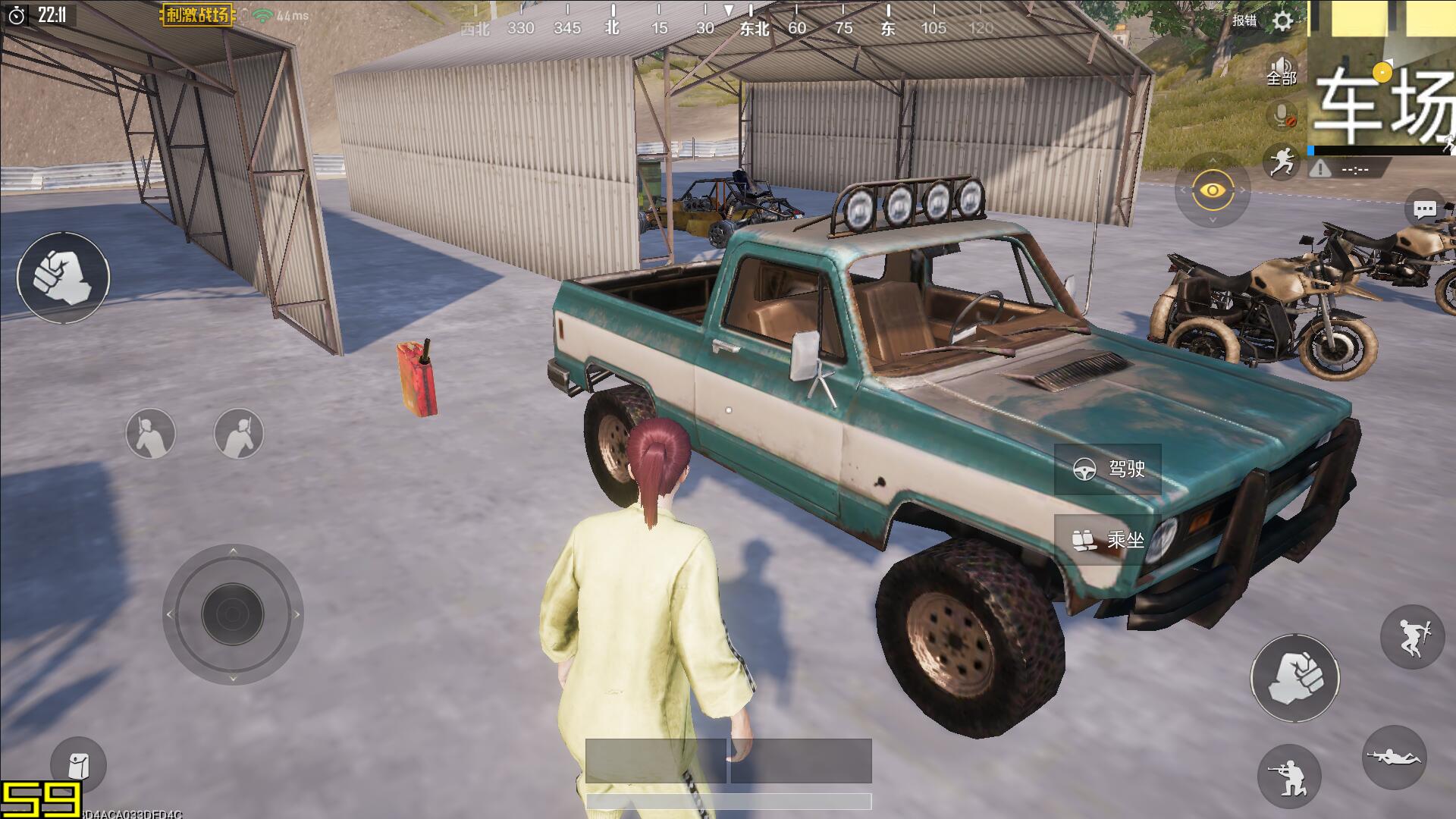Tap the lean right peek icon
The width and height of the screenshot is (1456, 819).
239,434
